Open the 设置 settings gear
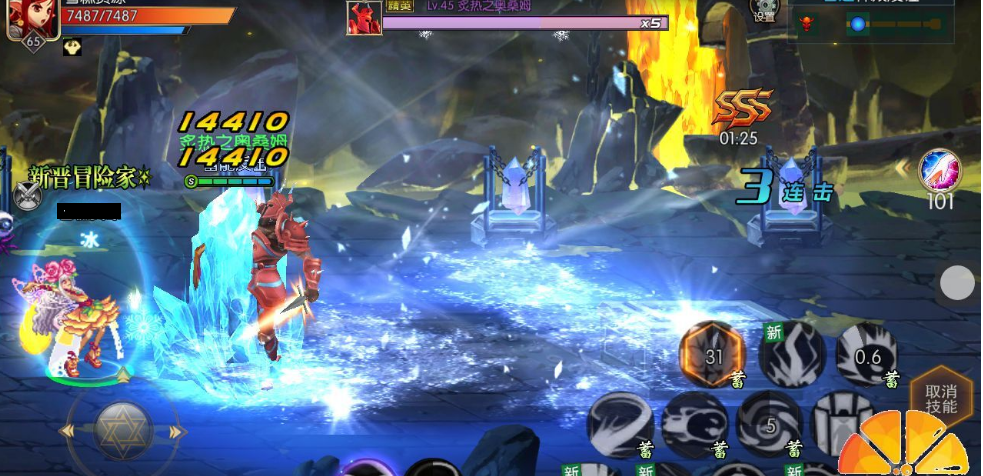Screen dimensions: 983x476 pos(763,11)
